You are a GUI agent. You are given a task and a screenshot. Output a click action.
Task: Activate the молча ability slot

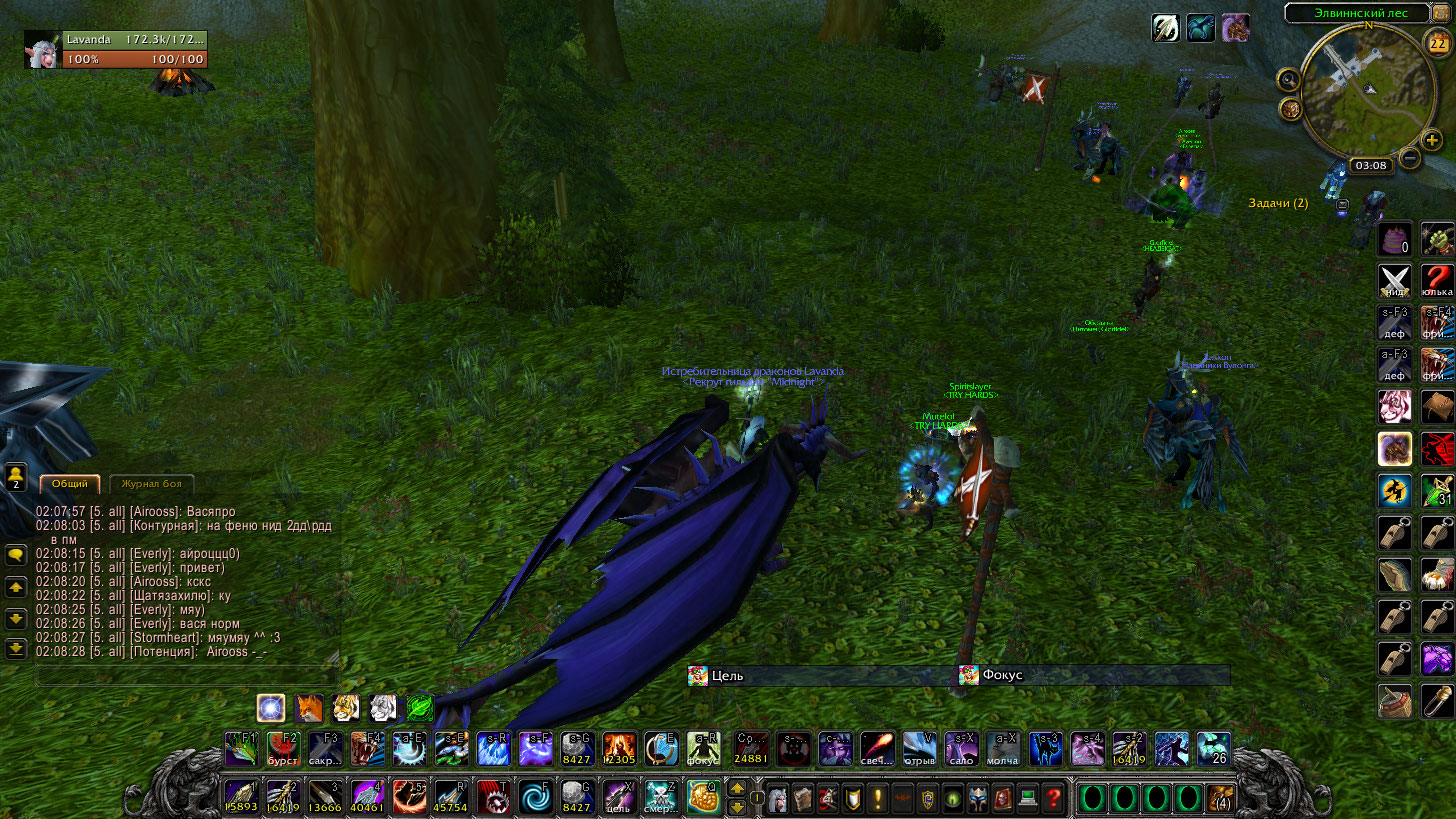1003,749
